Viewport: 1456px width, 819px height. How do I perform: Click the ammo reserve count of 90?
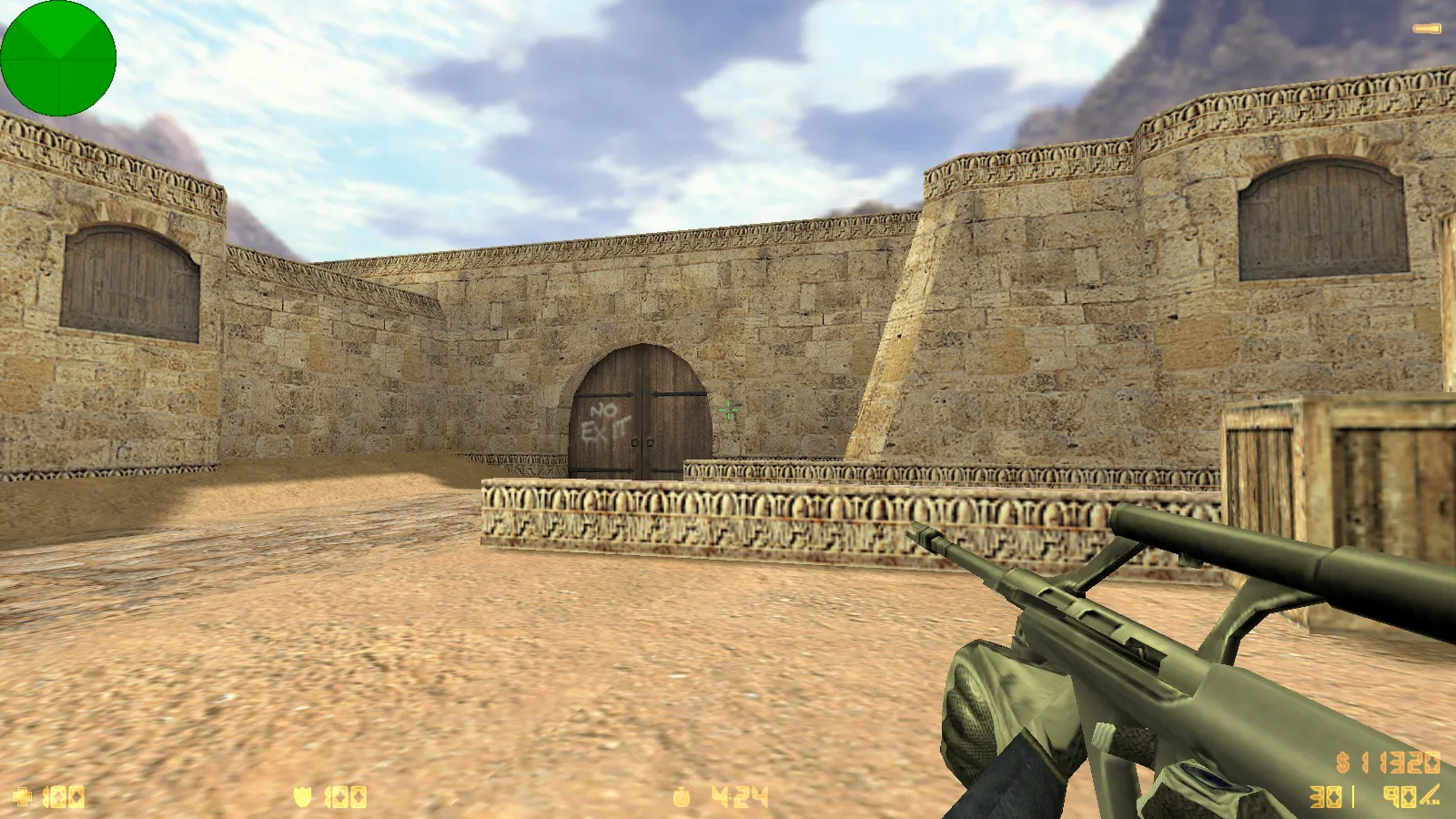tap(1399, 797)
